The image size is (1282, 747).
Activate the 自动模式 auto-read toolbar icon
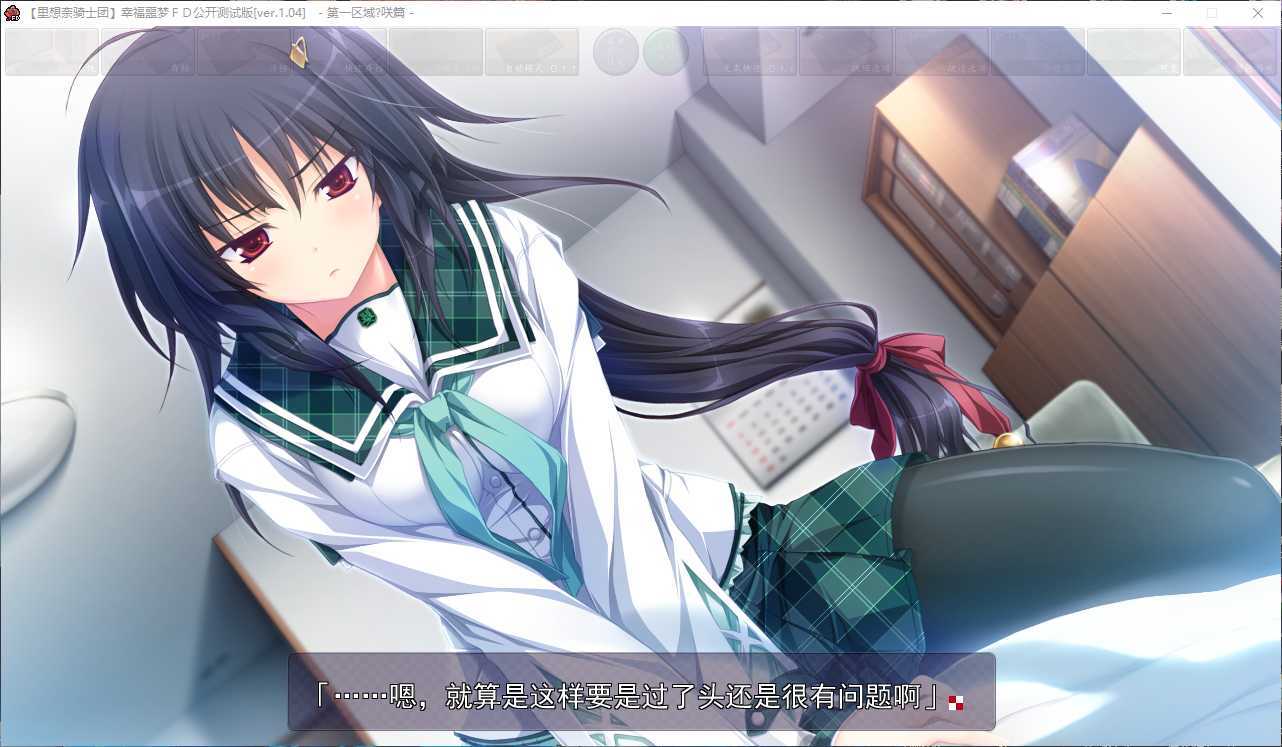533,52
